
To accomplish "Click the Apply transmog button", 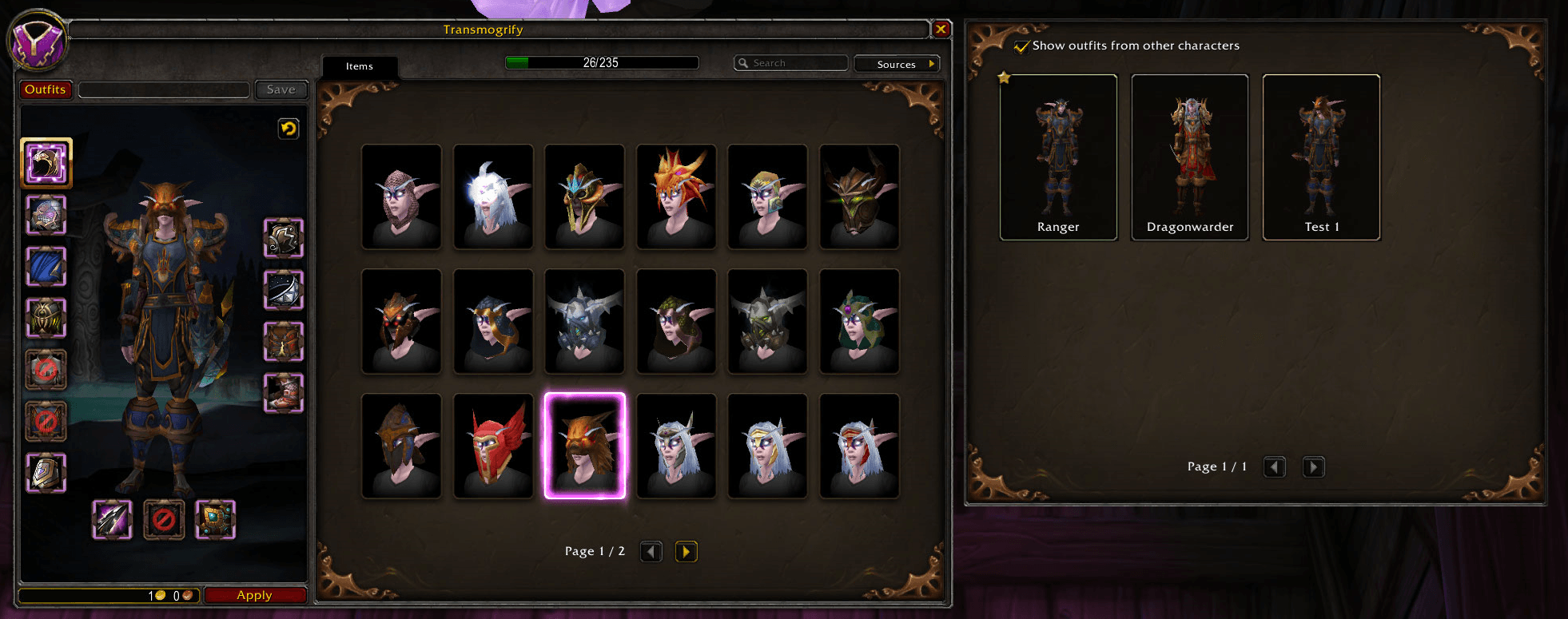I will [255, 595].
